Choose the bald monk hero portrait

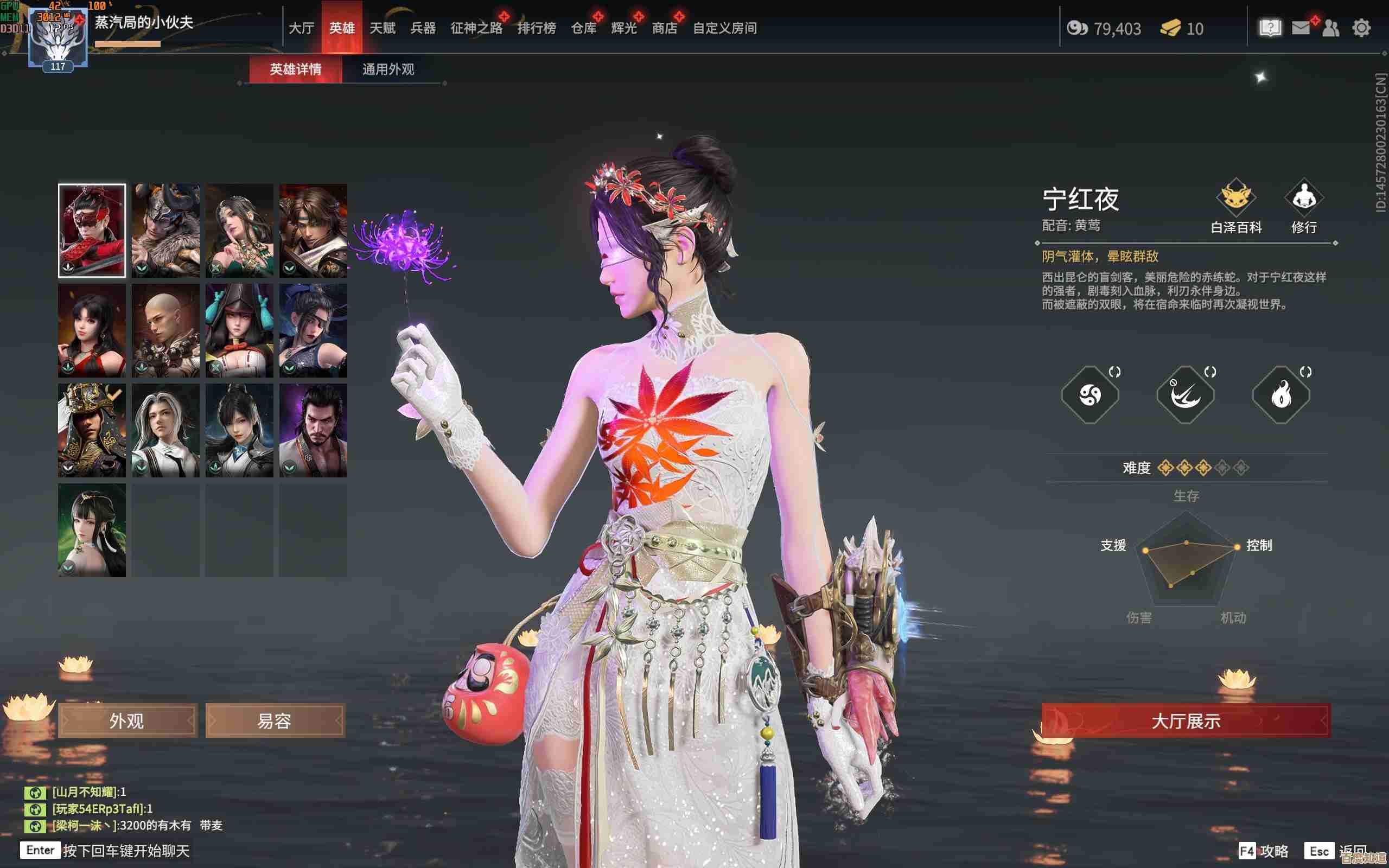pos(165,330)
